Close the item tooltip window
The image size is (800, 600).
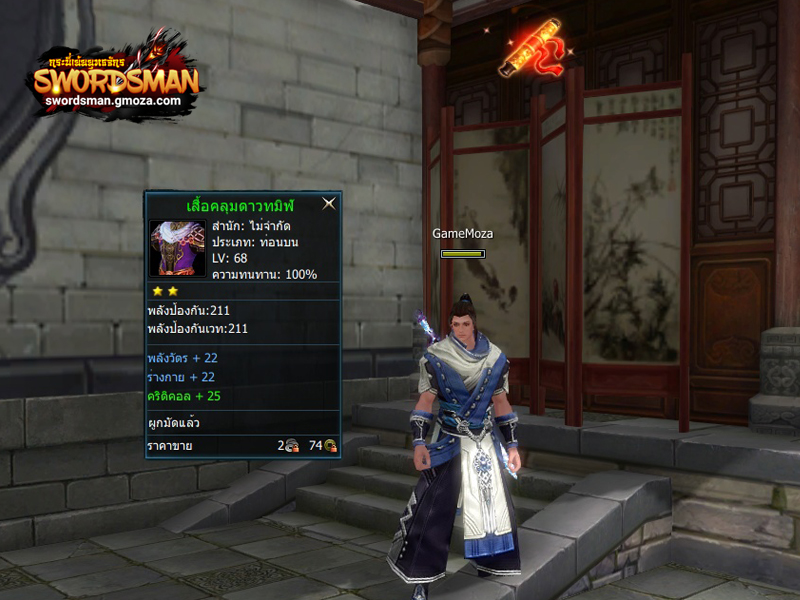pyautogui.click(x=328, y=203)
